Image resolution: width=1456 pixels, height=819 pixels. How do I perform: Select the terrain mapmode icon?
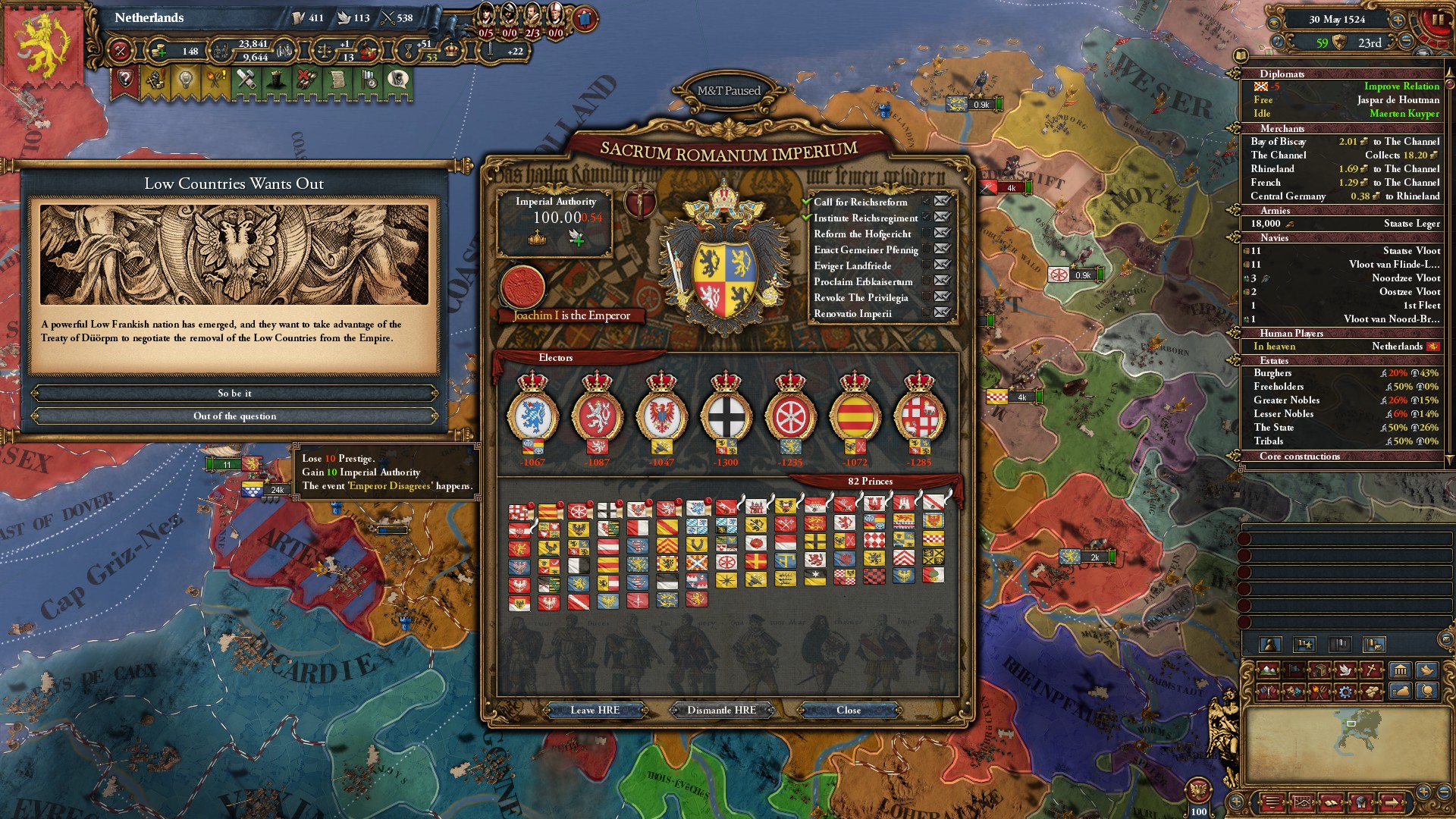tap(1268, 670)
